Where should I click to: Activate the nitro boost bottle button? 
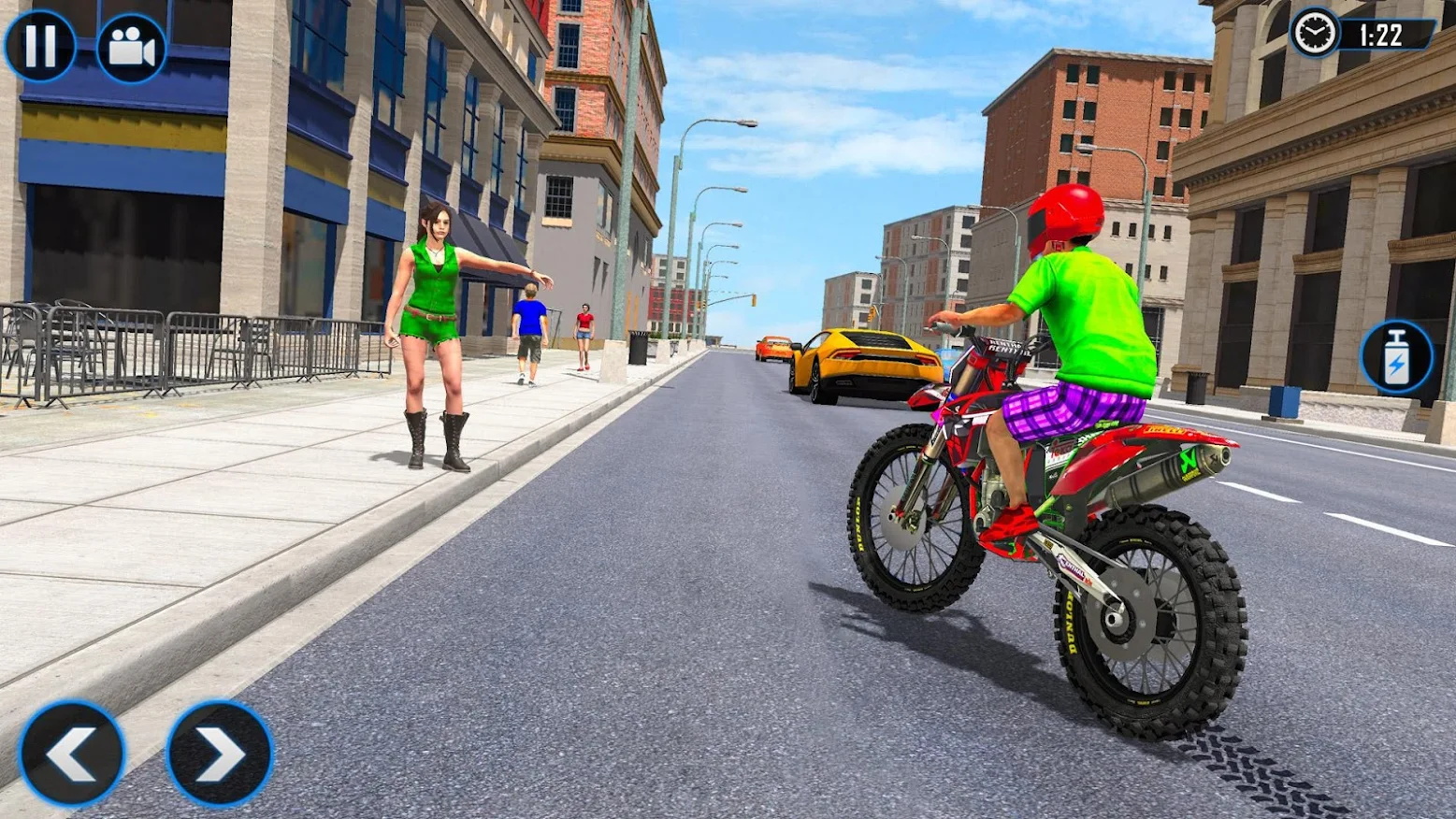point(1396,357)
